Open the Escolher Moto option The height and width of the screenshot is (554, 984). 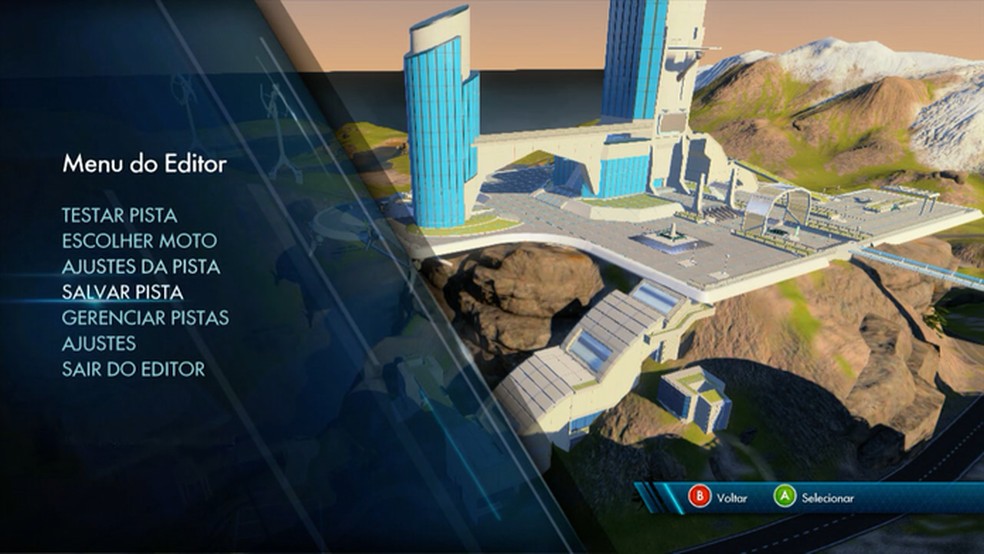(x=139, y=241)
